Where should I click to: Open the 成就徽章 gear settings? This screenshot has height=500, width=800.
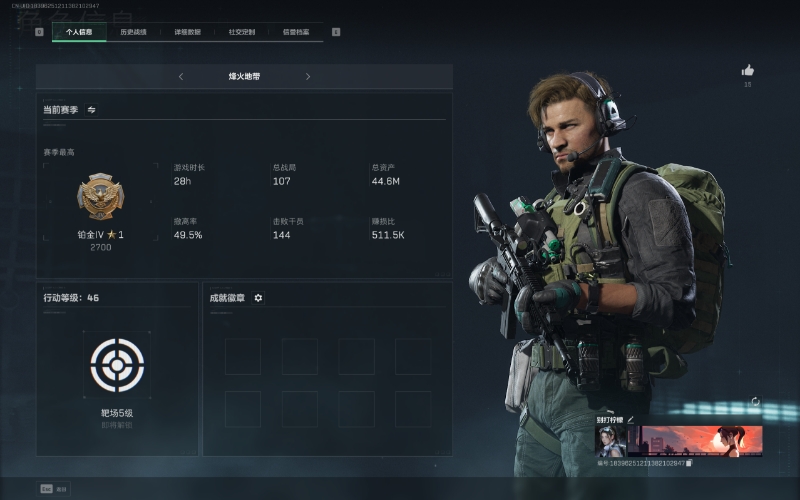(x=258, y=298)
